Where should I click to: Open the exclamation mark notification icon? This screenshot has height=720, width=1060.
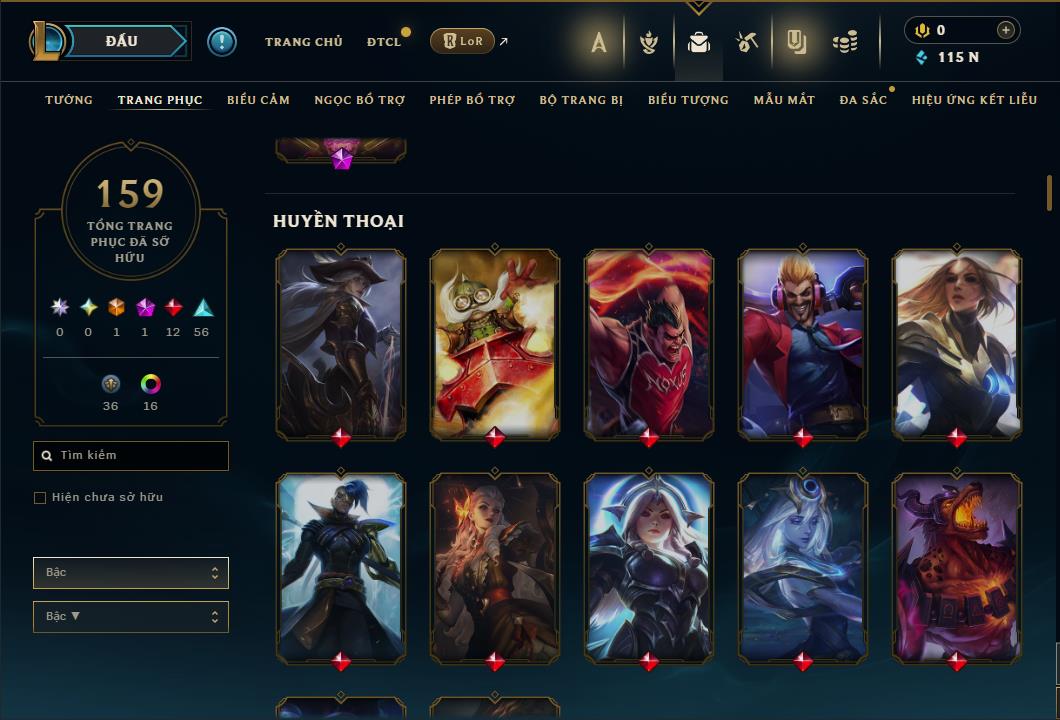coord(222,42)
